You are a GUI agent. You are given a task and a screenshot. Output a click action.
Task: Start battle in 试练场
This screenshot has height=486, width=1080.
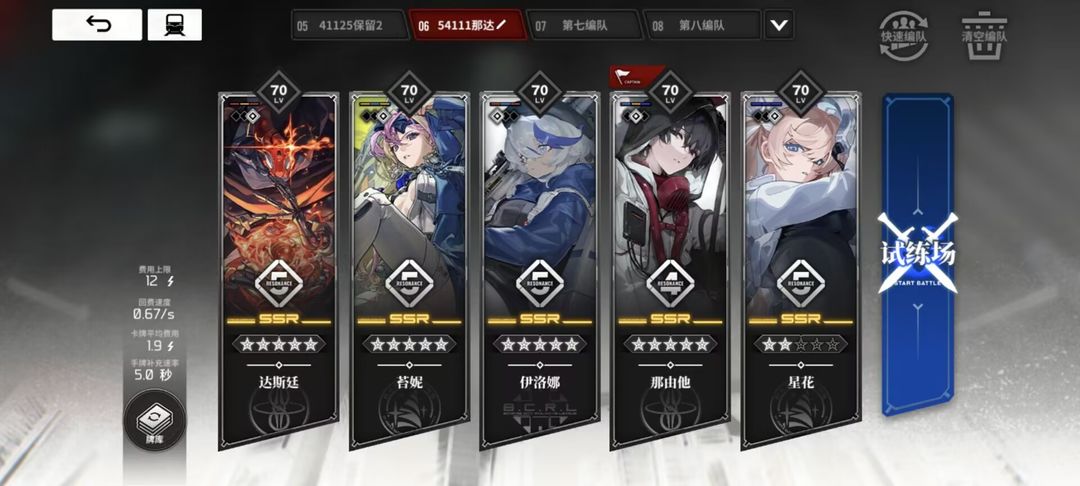click(917, 255)
